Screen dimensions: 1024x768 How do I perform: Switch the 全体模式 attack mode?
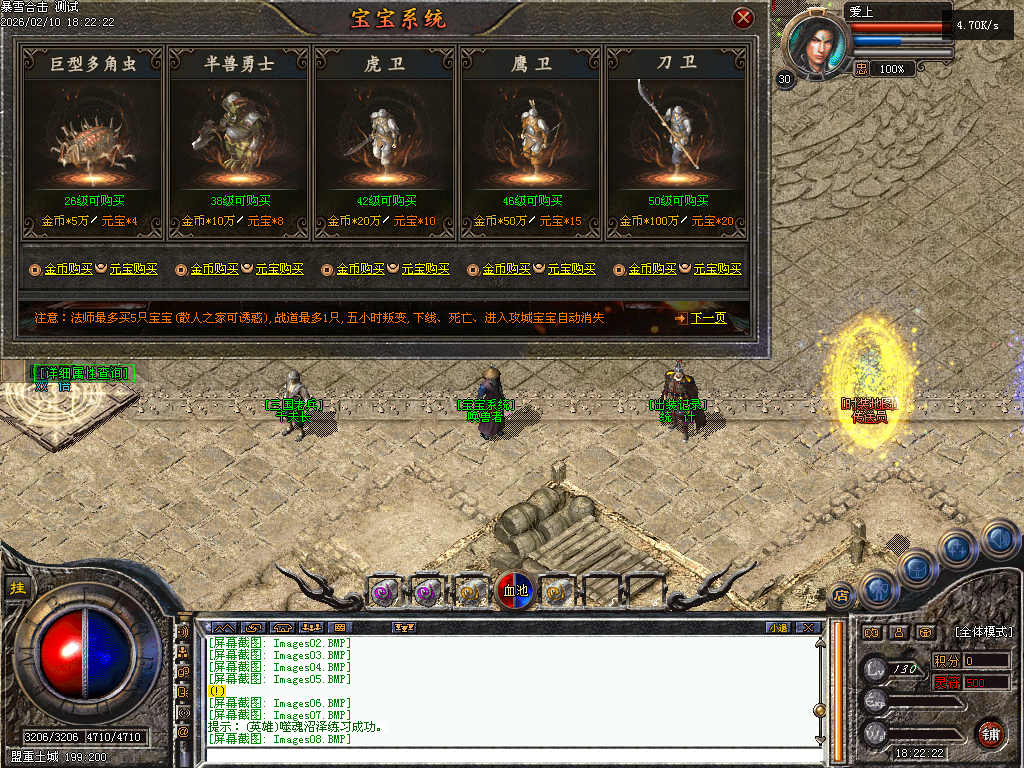click(983, 632)
